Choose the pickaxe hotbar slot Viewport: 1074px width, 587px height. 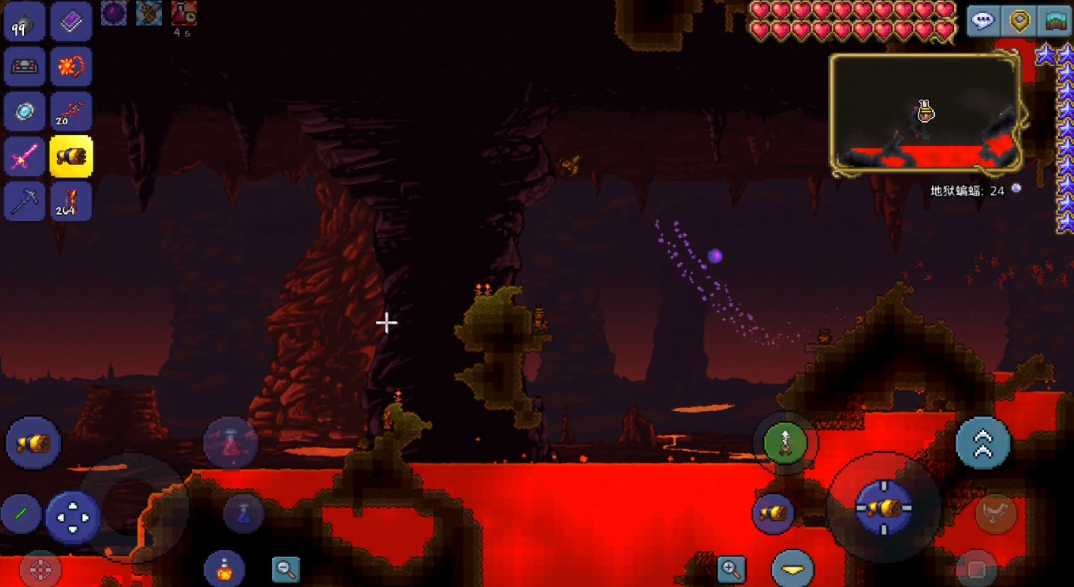(x=24, y=202)
